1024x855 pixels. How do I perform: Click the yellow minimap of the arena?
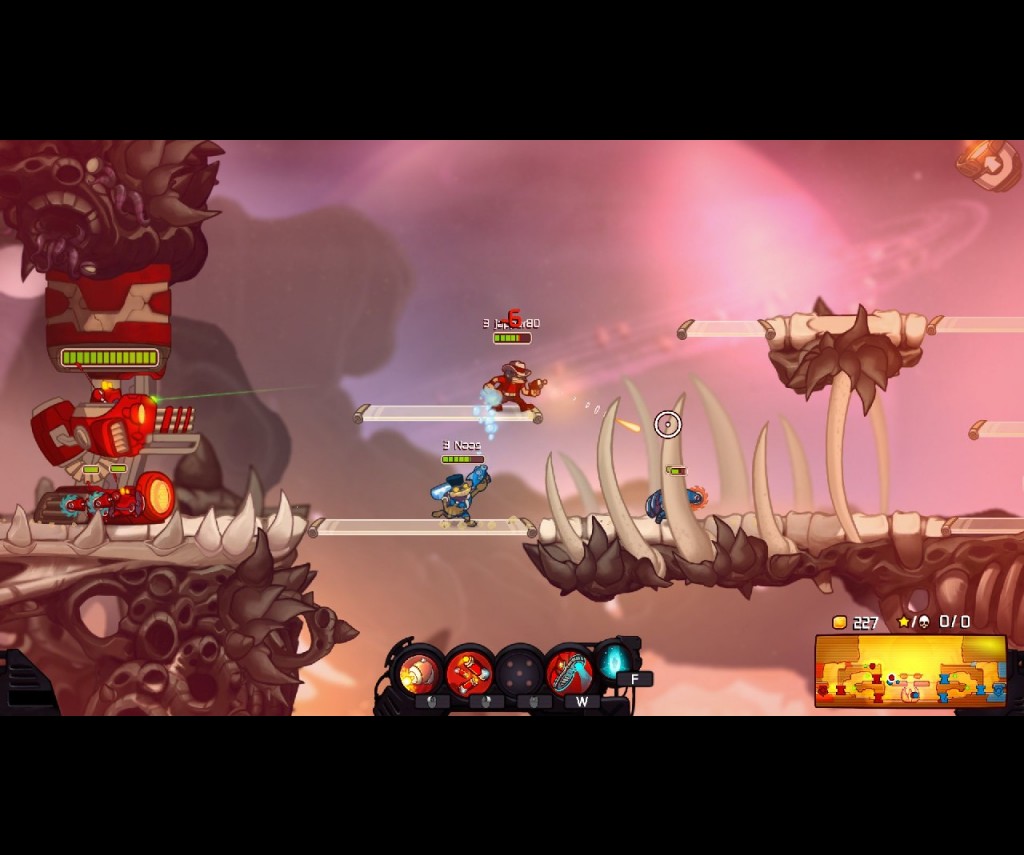[x=910, y=671]
